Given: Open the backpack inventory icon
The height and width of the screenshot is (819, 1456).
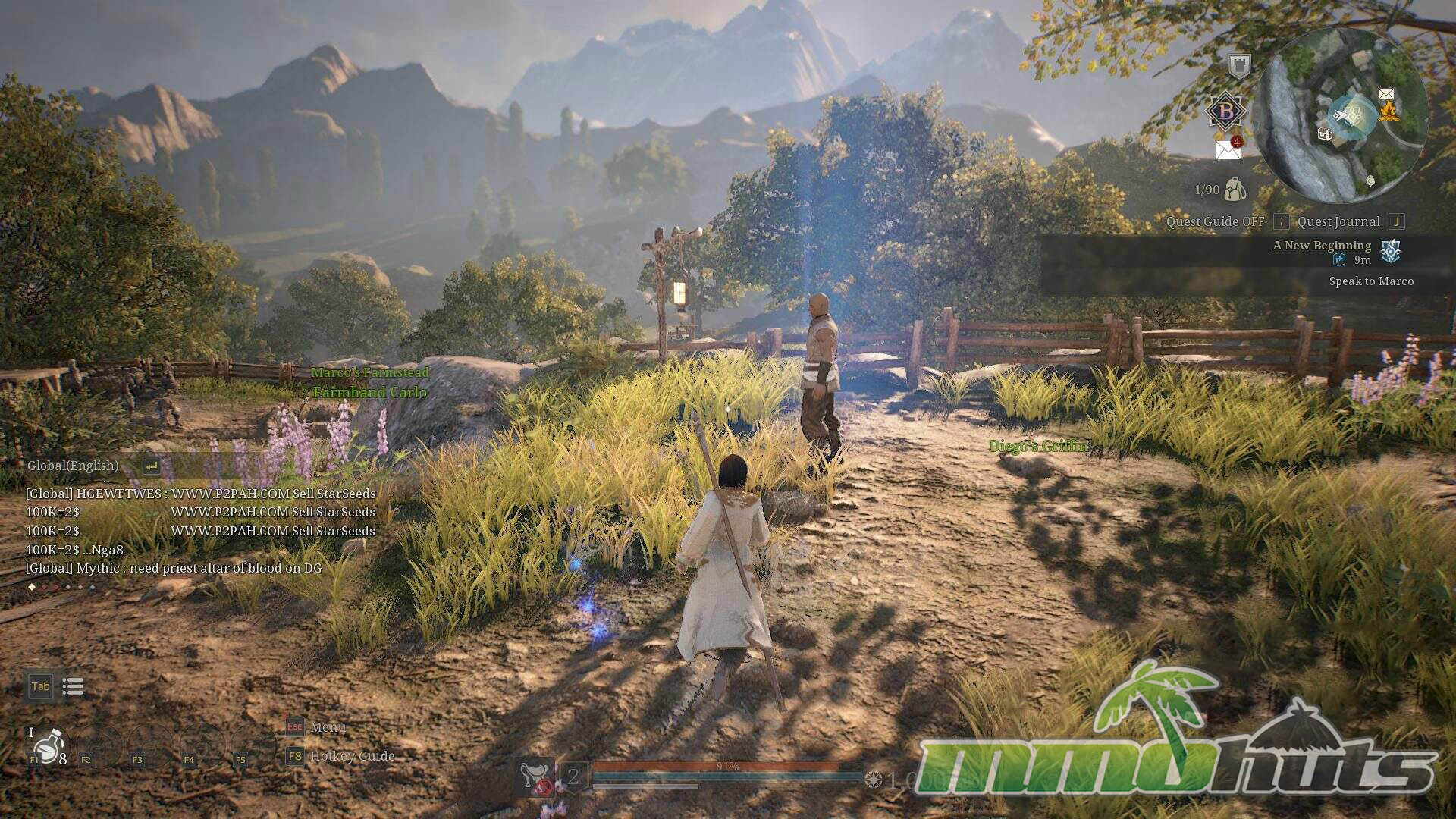Looking at the screenshot, I should coord(1235,190).
